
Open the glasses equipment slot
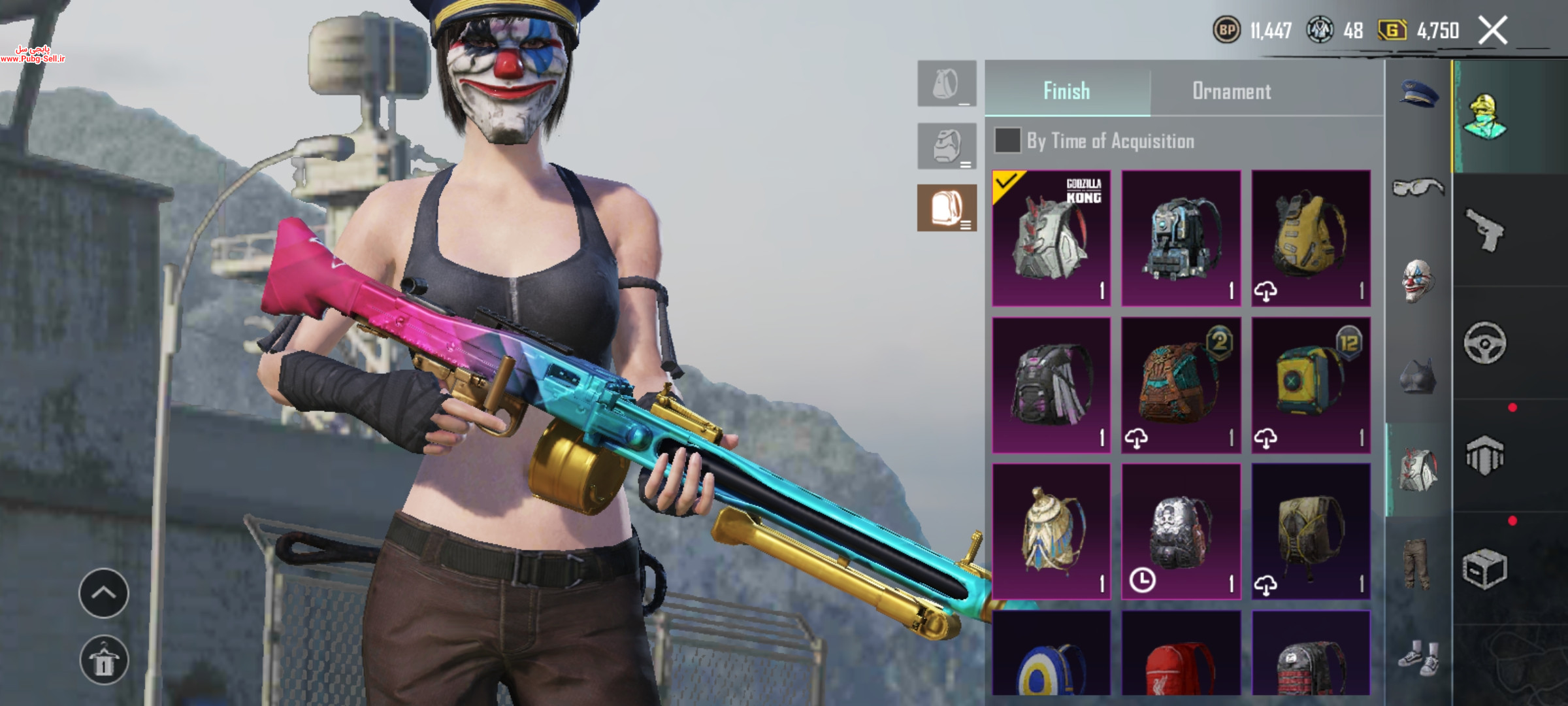[x=1418, y=188]
